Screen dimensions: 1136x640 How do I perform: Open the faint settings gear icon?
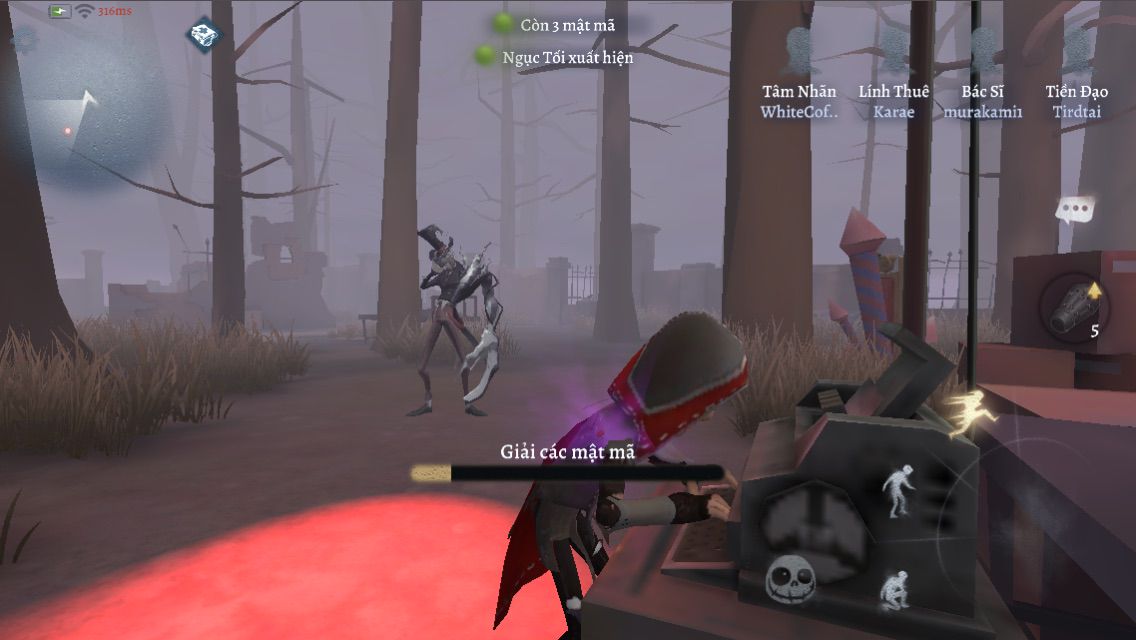point(23,40)
